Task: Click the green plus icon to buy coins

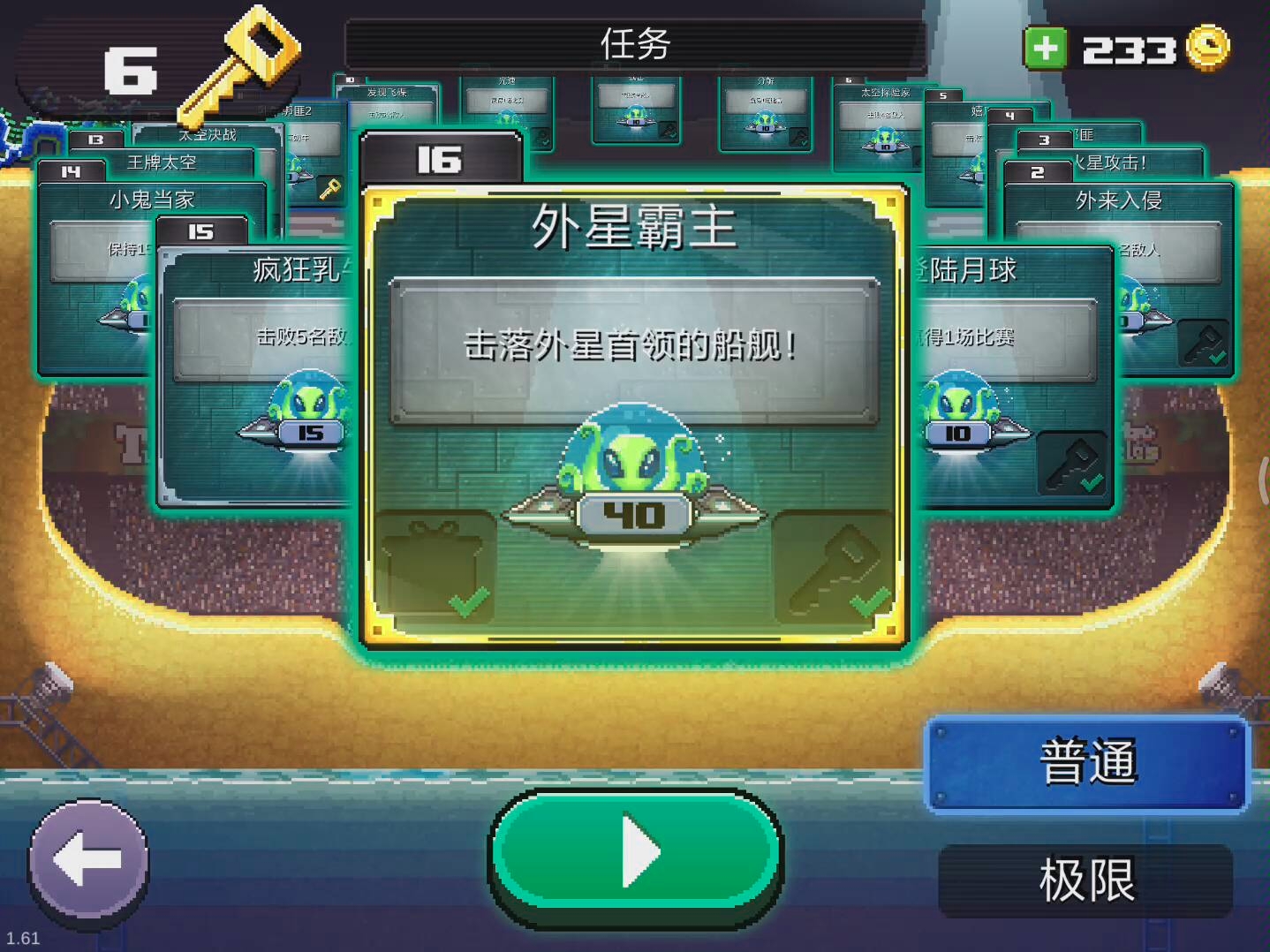Action: tap(1046, 46)
